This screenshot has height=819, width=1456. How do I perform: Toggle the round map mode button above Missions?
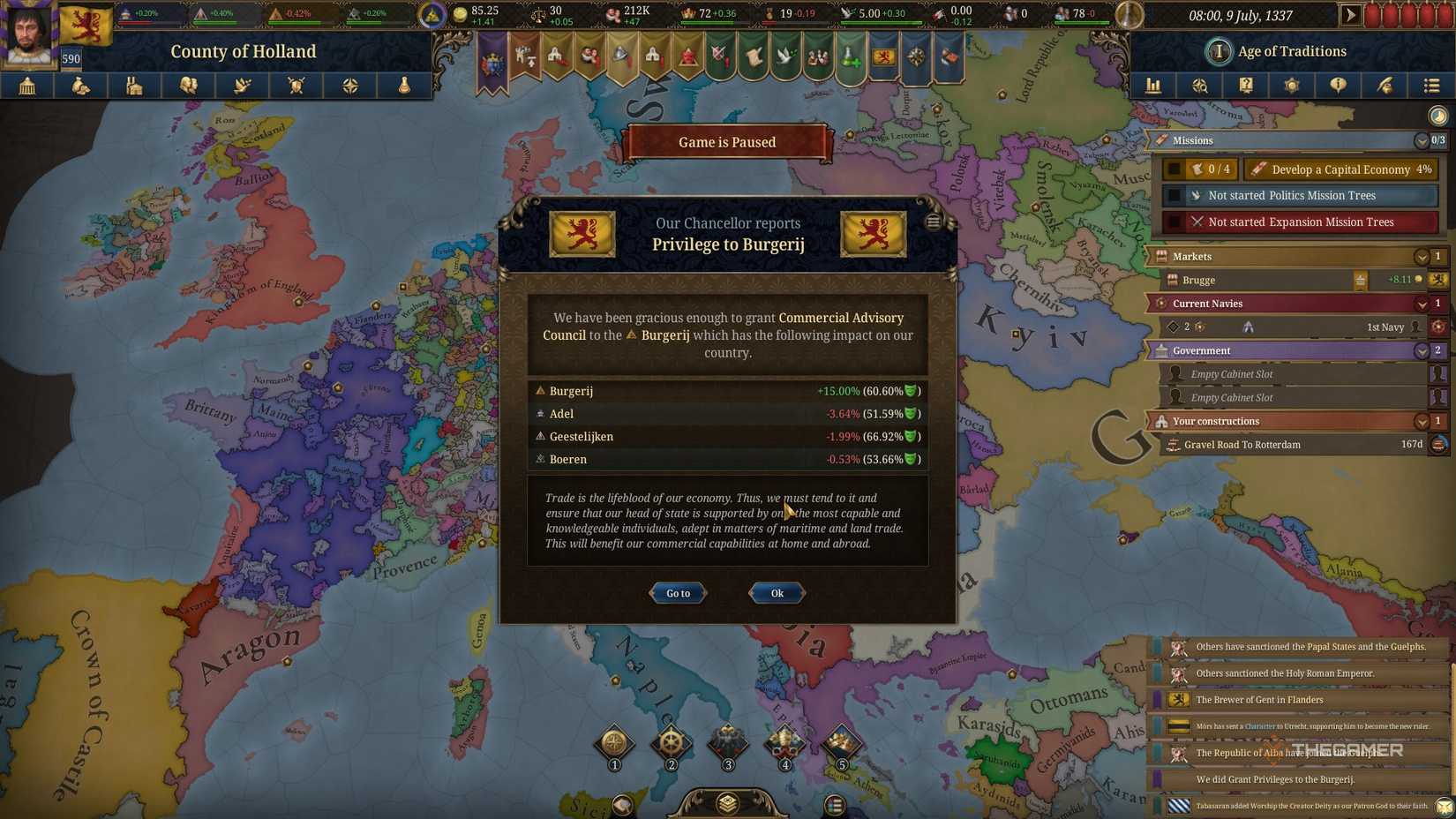click(1438, 115)
